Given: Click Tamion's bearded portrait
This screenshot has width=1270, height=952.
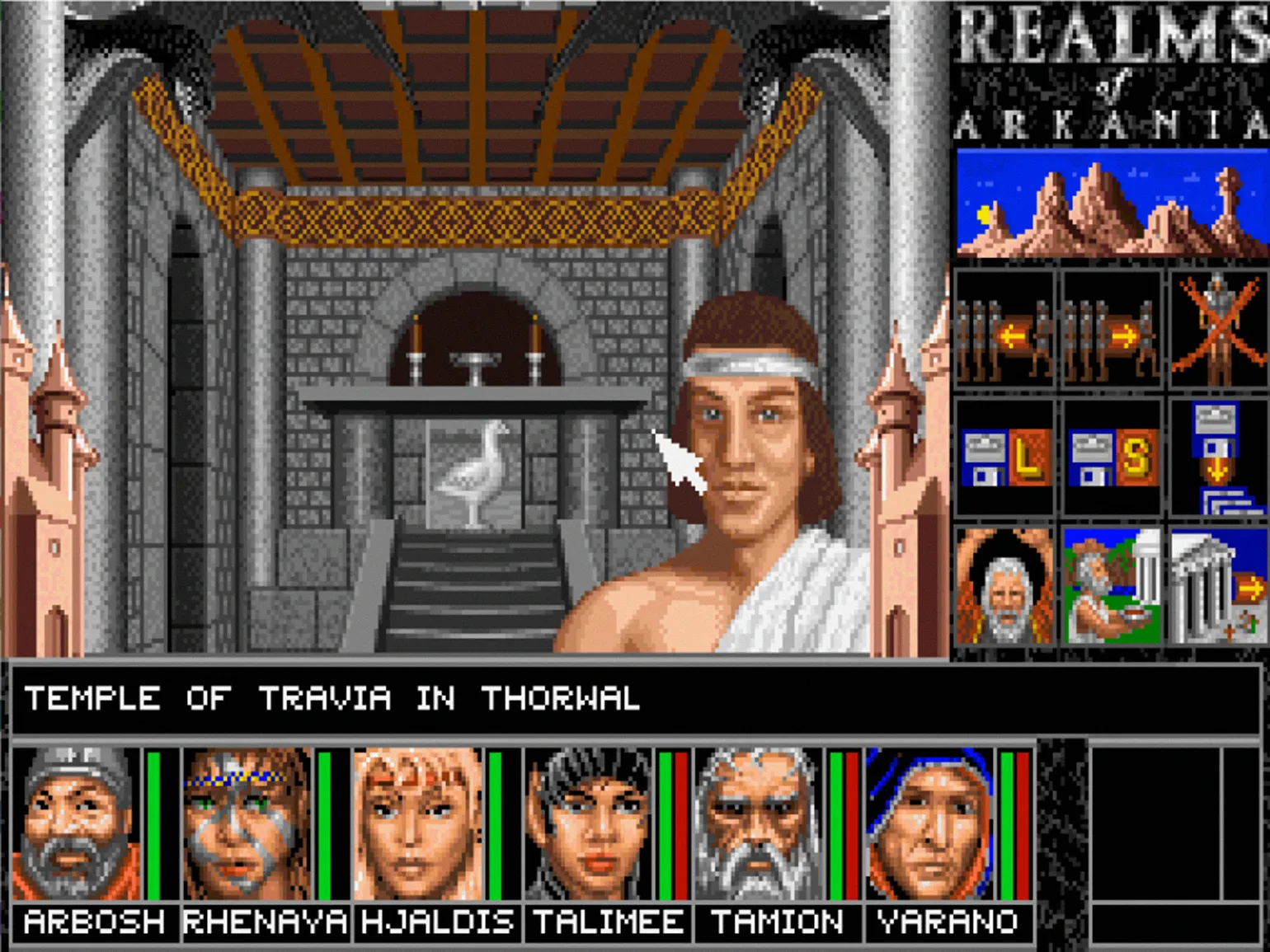Looking at the screenshot, I should pyautogui.click(x=760, y=823).
